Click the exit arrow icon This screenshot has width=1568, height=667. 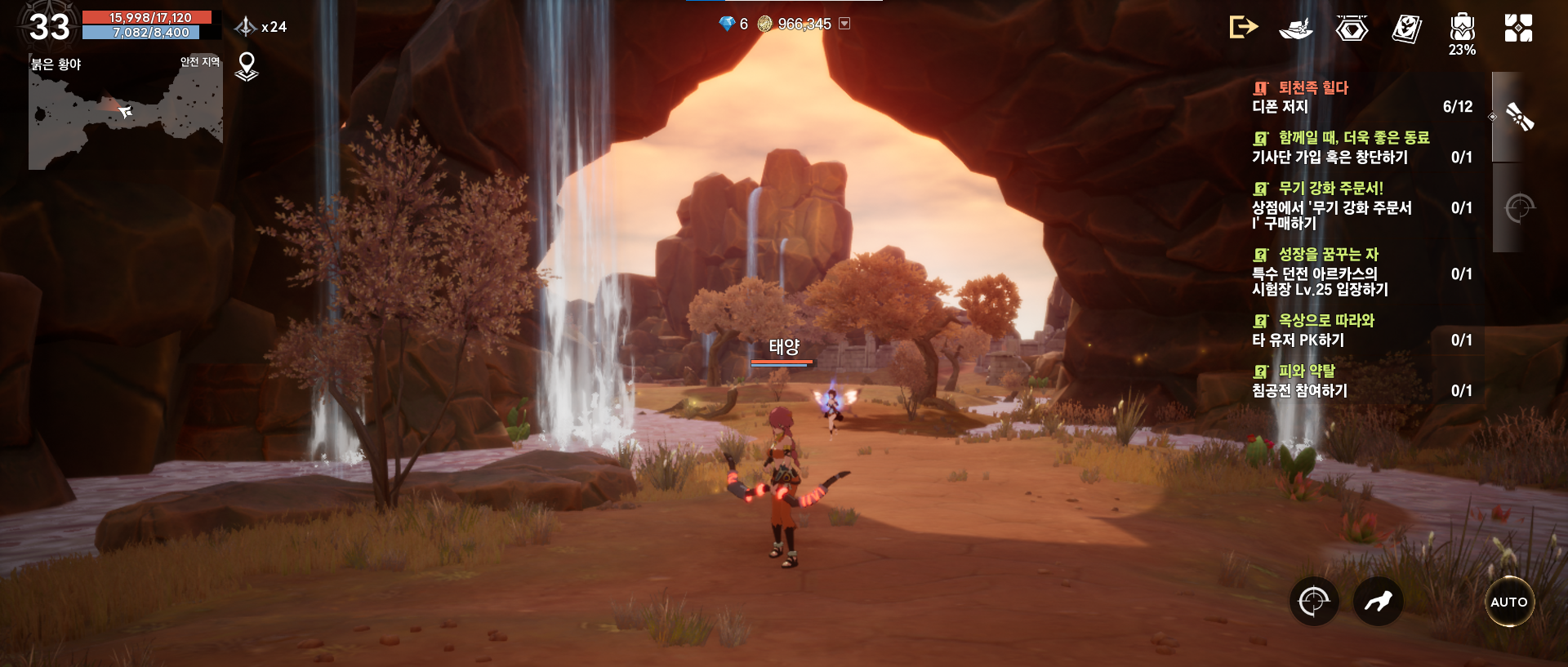click(1243, 27)
